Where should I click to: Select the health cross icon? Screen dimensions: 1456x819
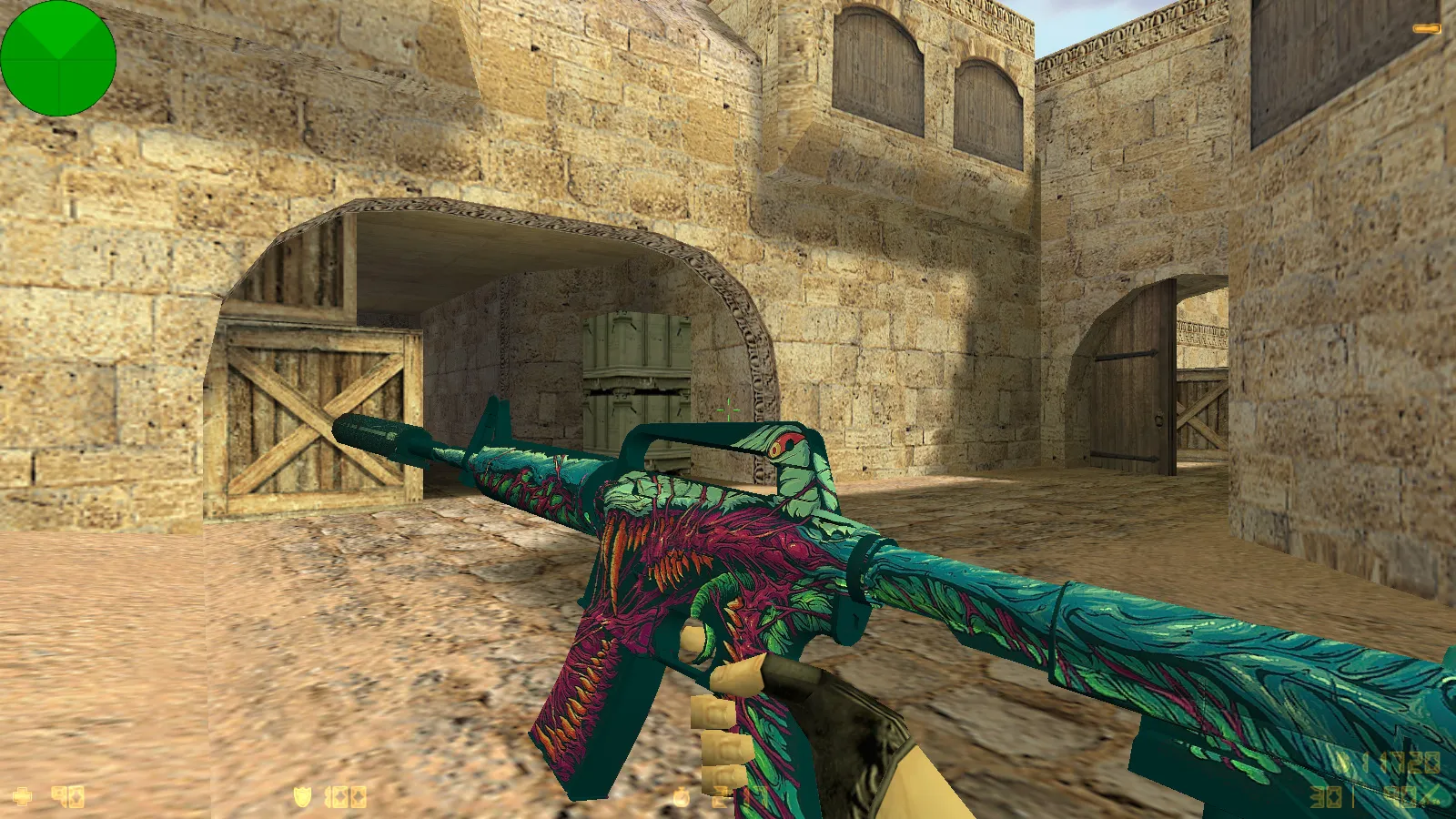tap(22, 797)
